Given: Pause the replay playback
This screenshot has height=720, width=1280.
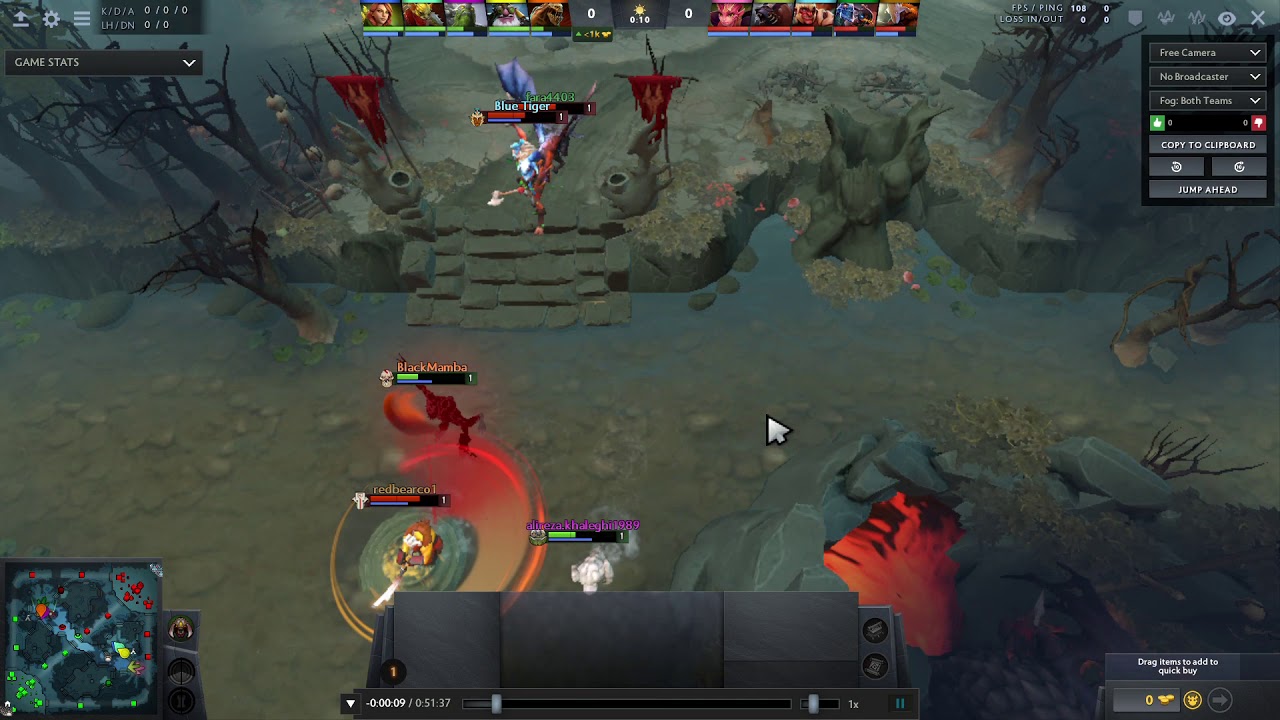Looking at the screenshot, I should pos(900,704).
